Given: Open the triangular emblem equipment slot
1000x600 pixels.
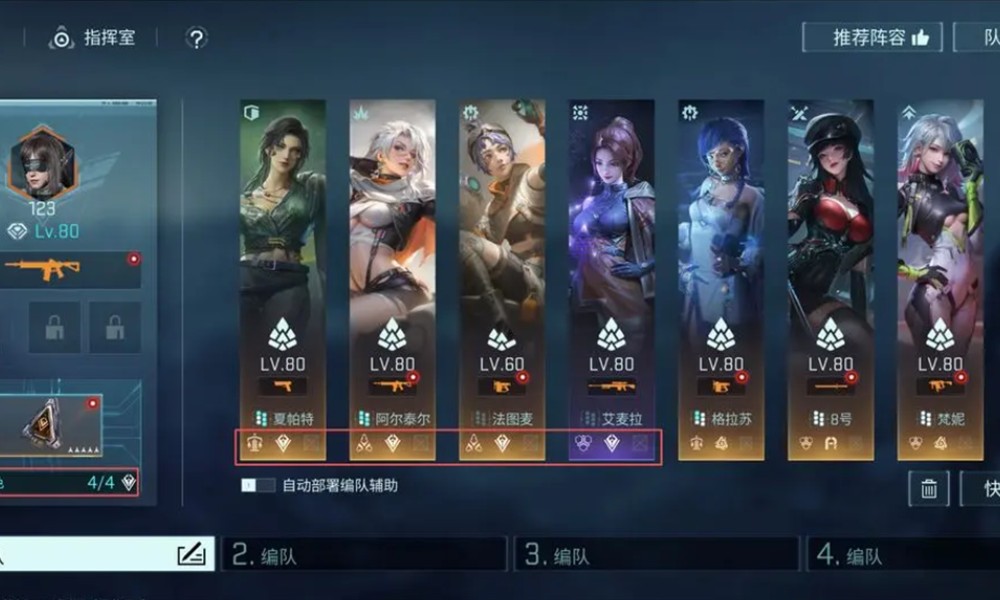Looking at the screenshot, I should 44,425.
